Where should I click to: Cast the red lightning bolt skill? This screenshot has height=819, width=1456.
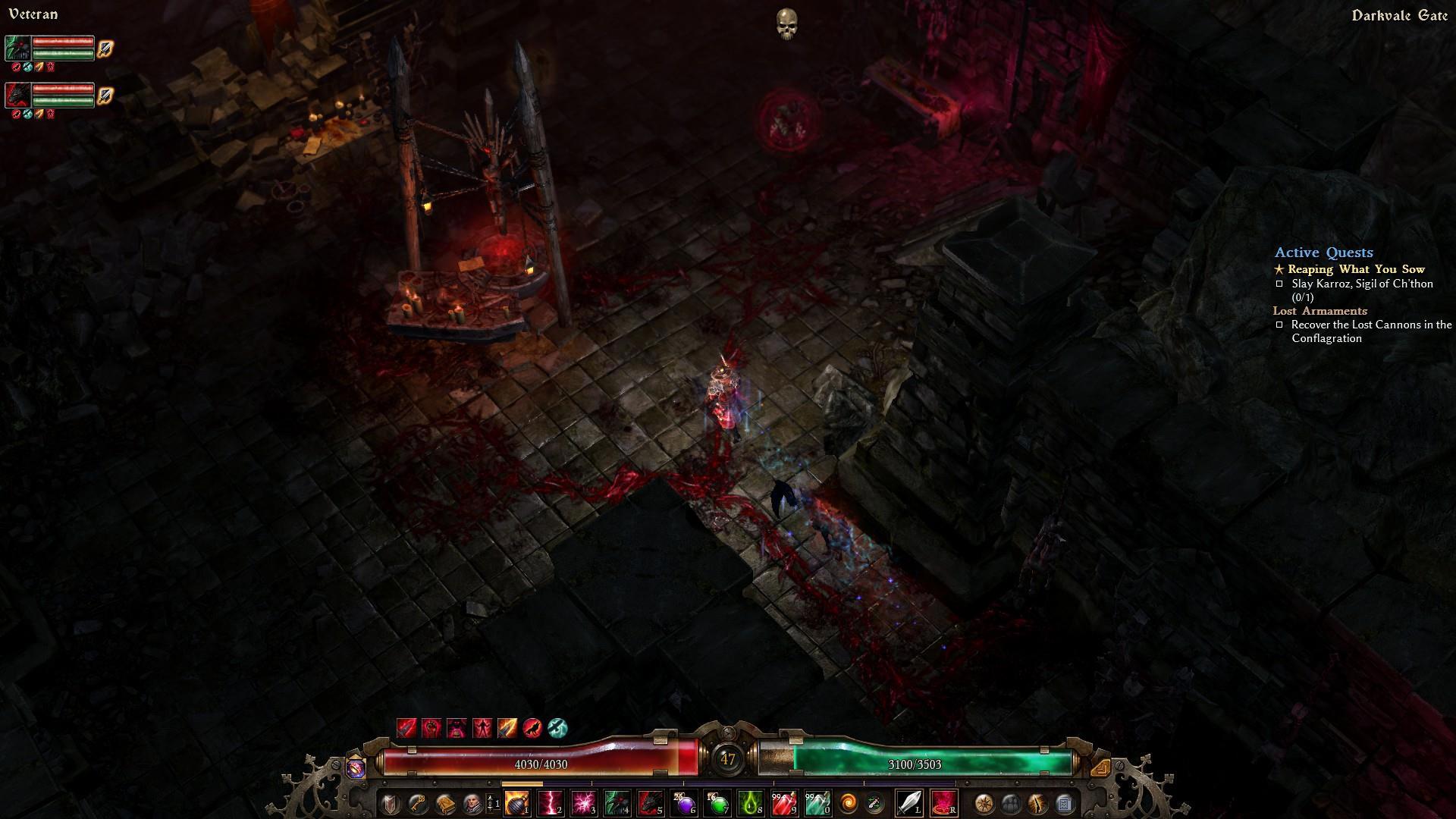point(551,802)
